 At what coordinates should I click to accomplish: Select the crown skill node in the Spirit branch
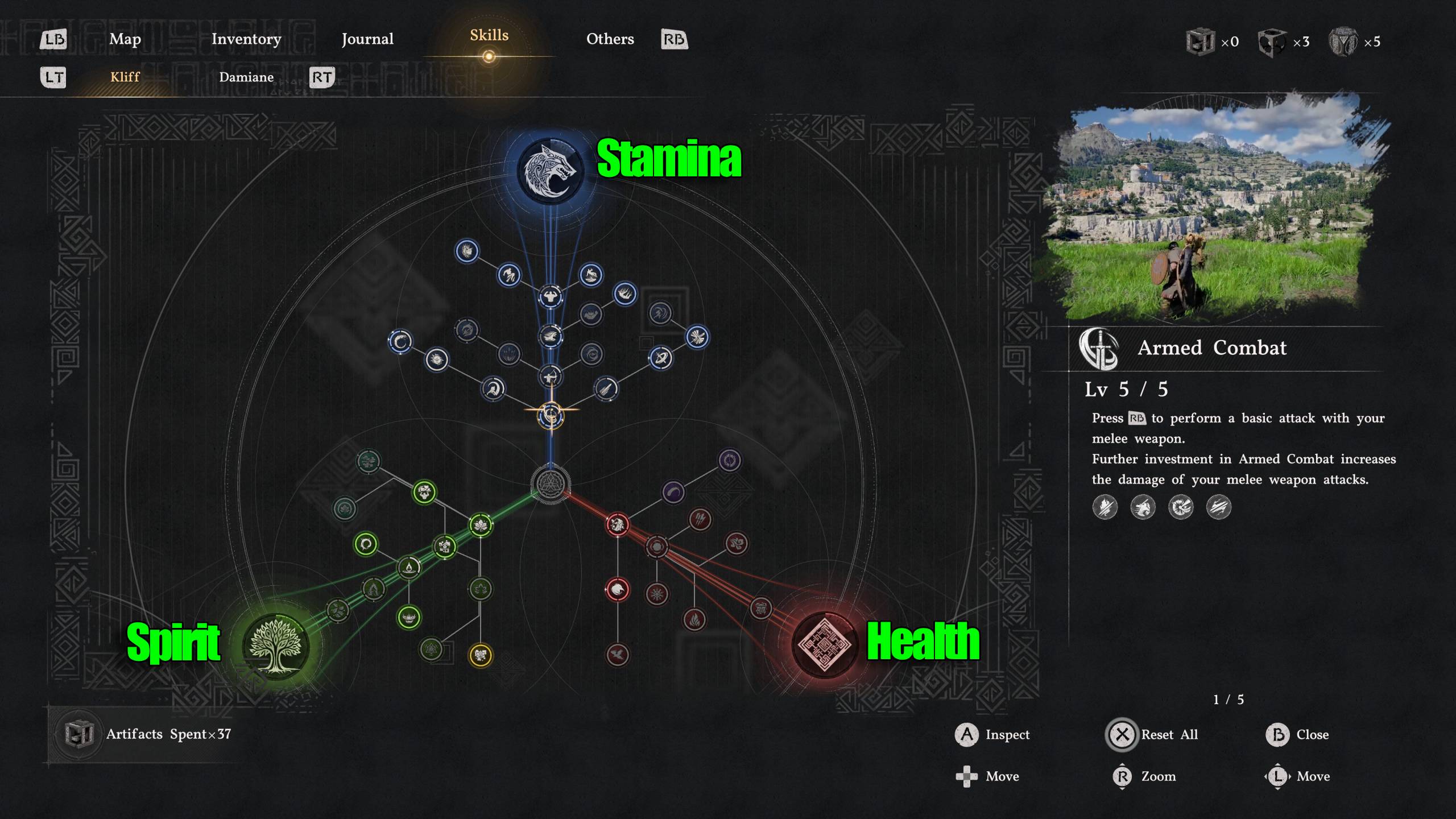point(409,618)
